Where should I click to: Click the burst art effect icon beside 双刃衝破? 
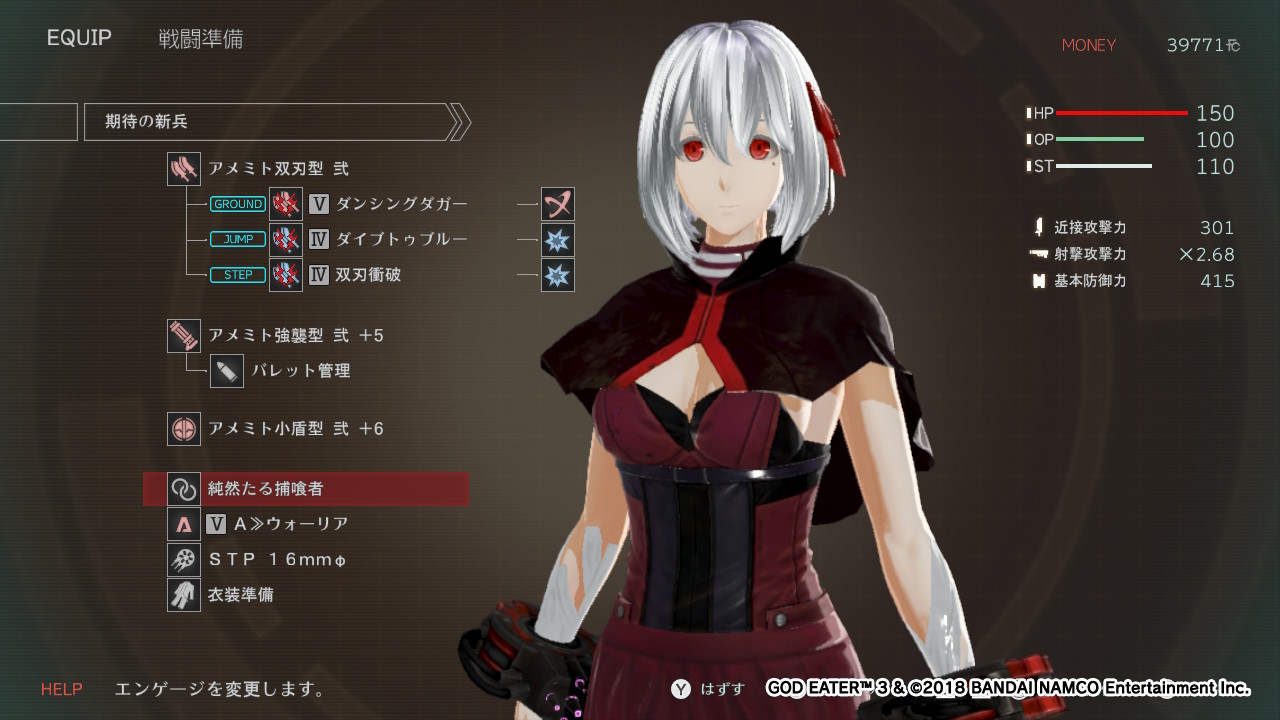[558, 274]
